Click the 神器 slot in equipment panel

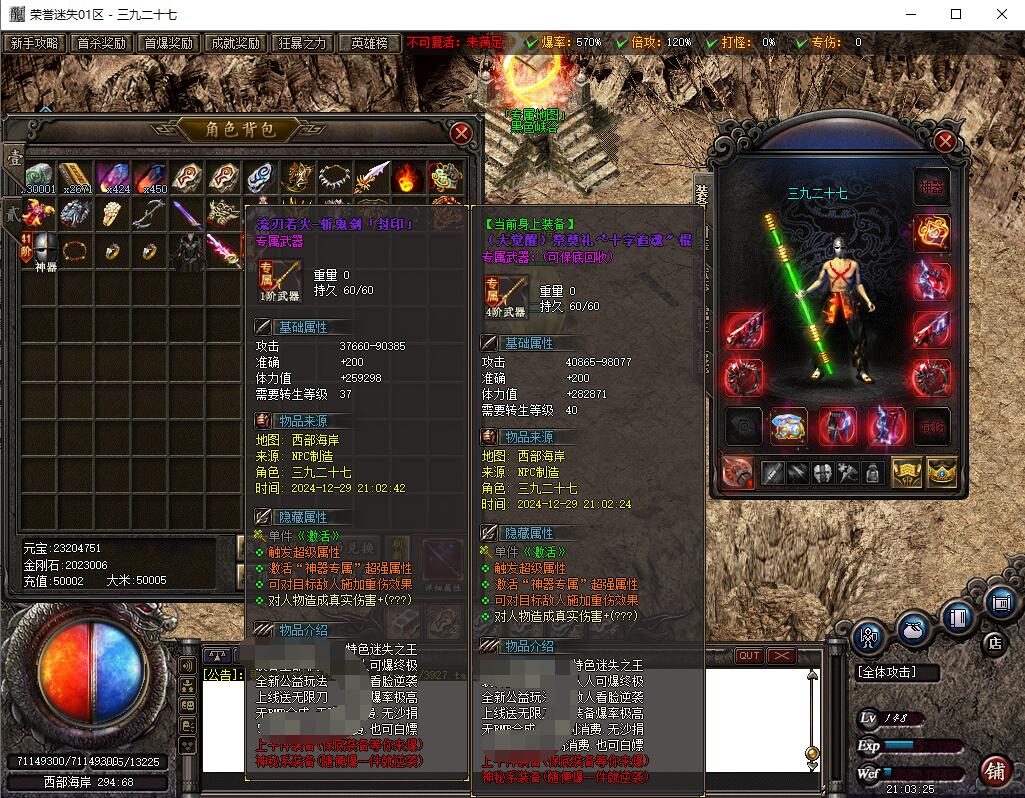point(931,187)
